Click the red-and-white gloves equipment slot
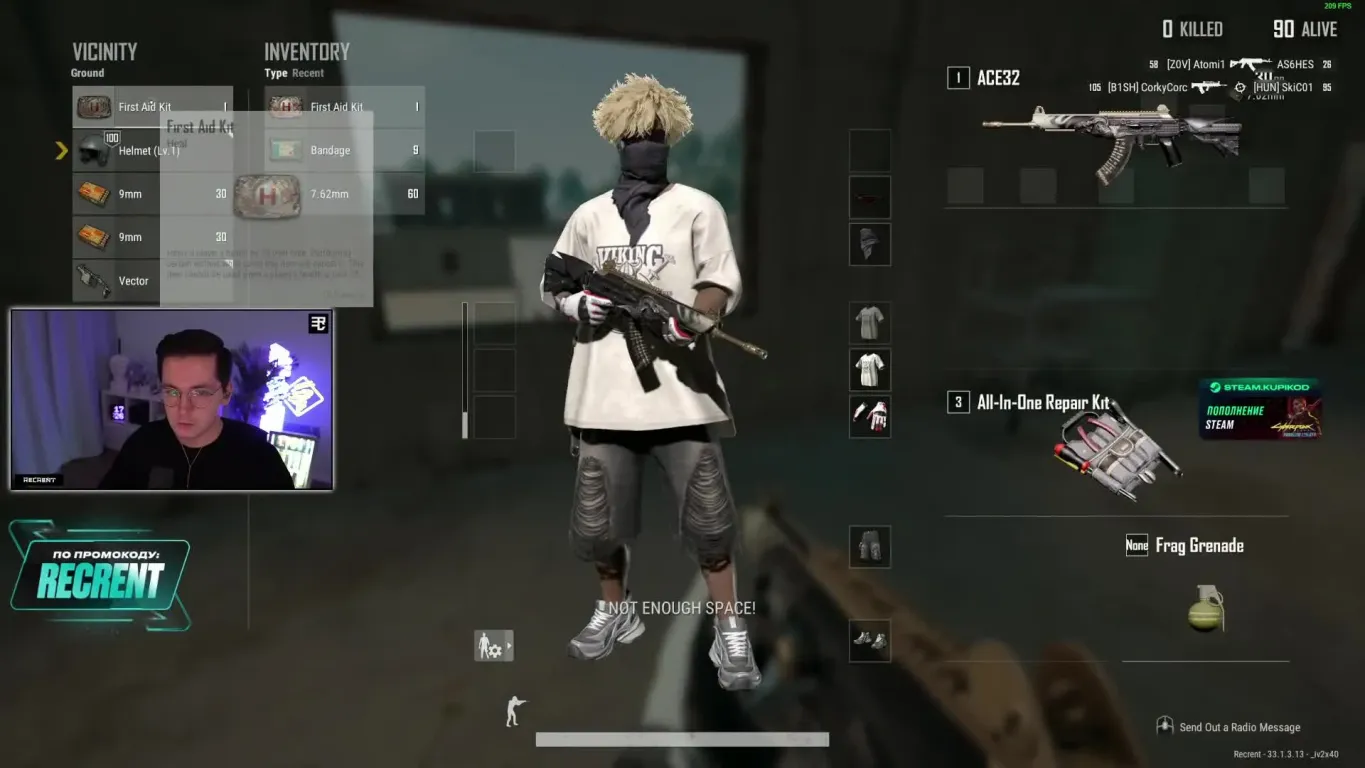 pos(869,416)
